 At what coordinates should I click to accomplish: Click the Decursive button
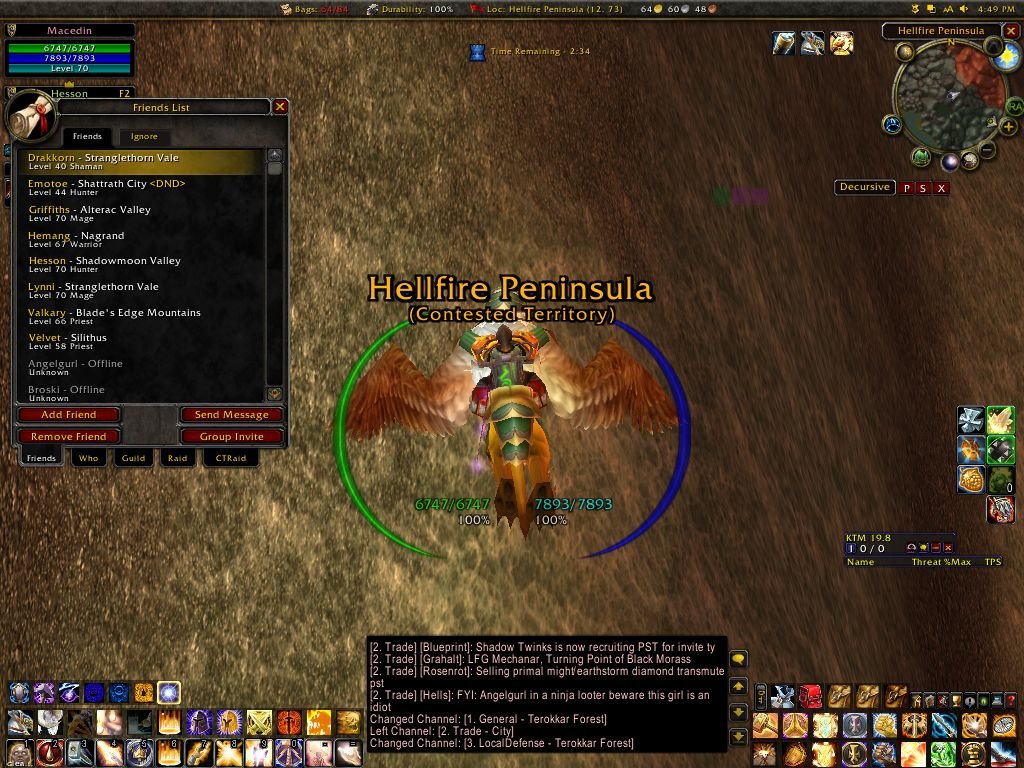pyautogui.click(x=864, y=187)
